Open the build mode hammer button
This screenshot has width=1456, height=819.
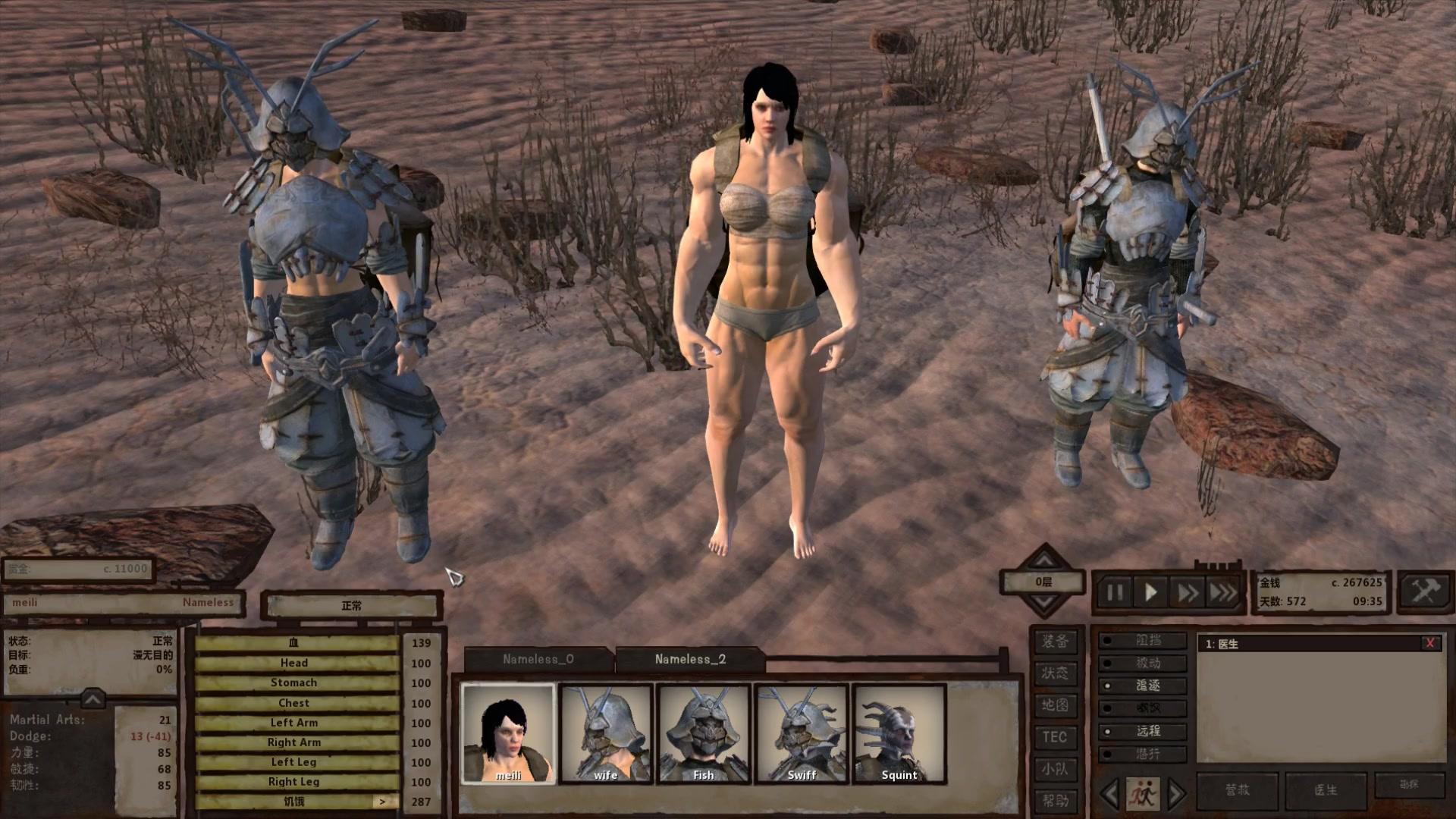click(x=1423, y=591)
